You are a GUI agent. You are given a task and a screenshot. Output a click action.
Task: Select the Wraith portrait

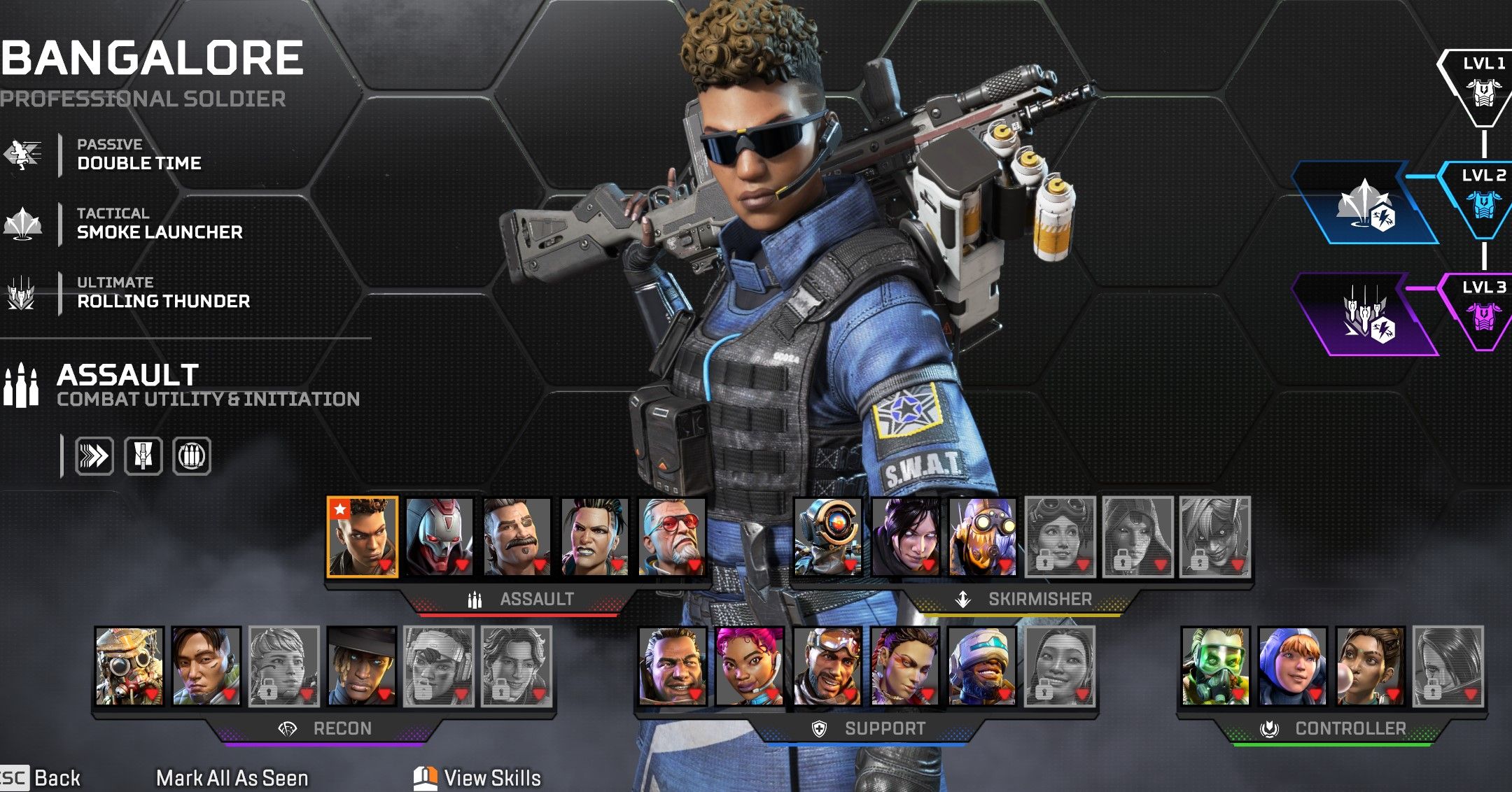point(905,537)
